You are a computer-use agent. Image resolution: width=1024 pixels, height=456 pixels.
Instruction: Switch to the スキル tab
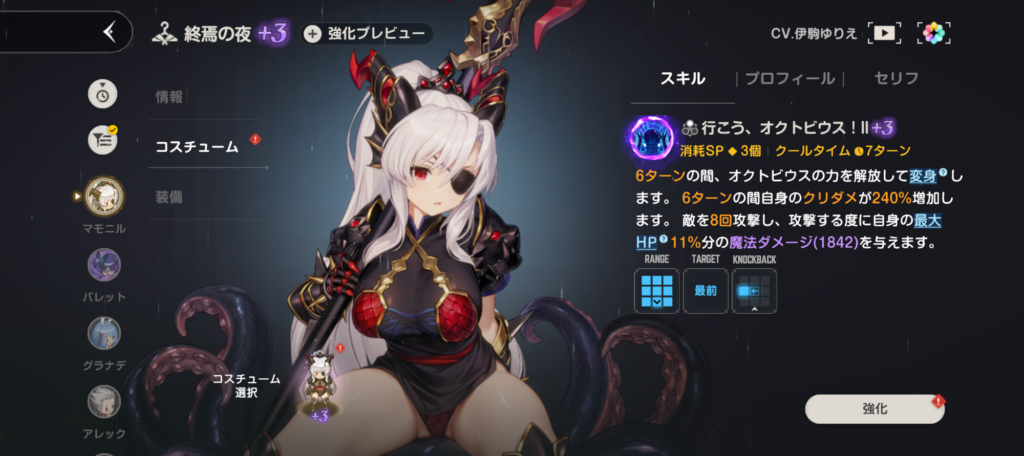tap(685, 78)
